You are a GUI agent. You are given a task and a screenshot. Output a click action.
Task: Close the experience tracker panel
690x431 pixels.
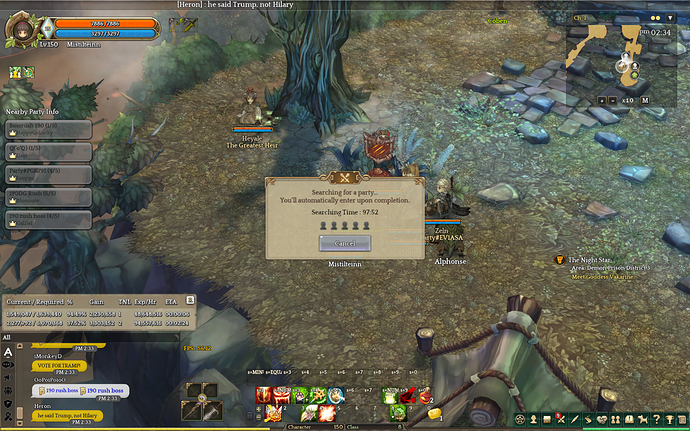pos(191,299)
